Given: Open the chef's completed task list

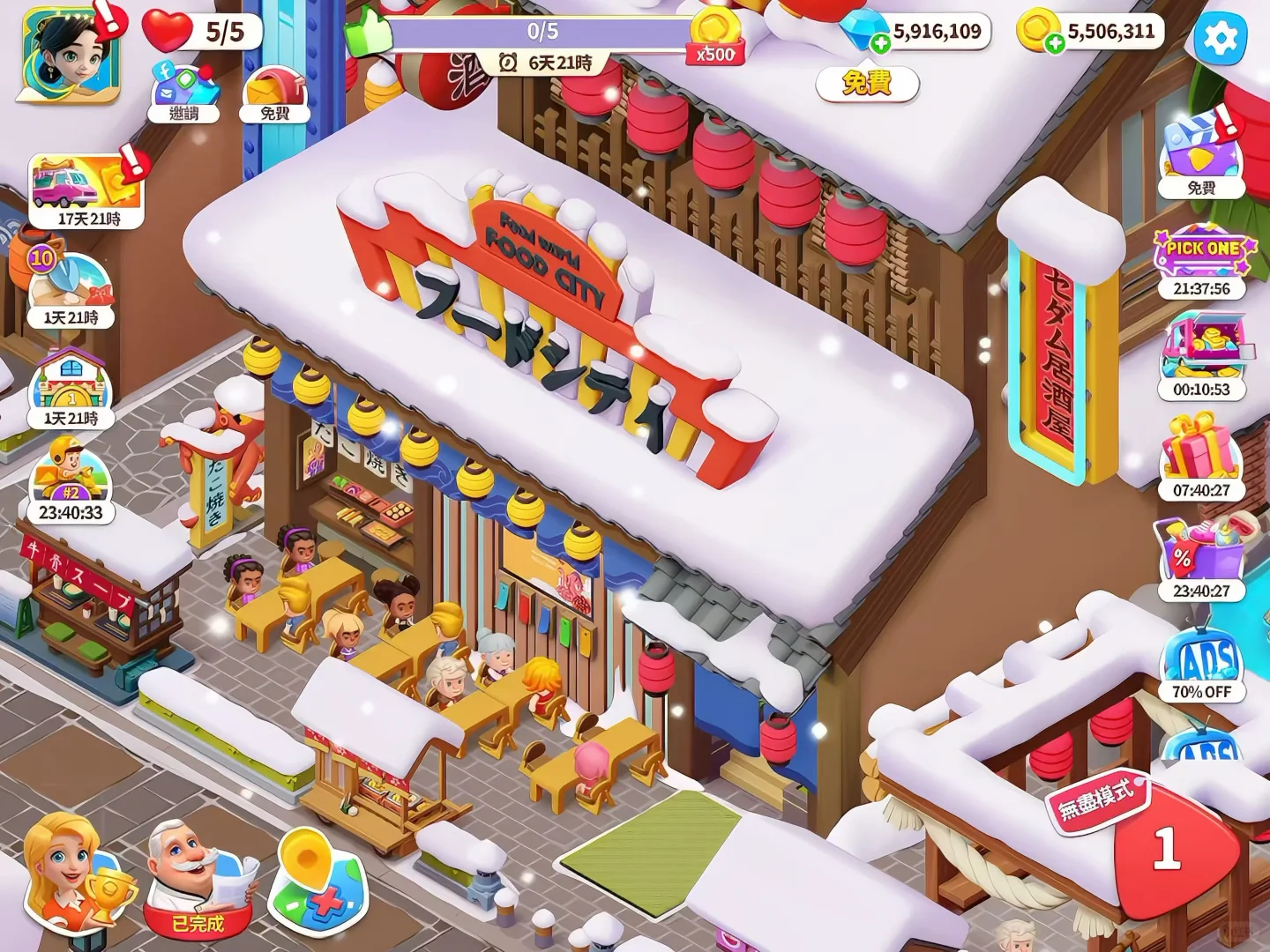Looking at the screenshot, I should coord(197,879).
